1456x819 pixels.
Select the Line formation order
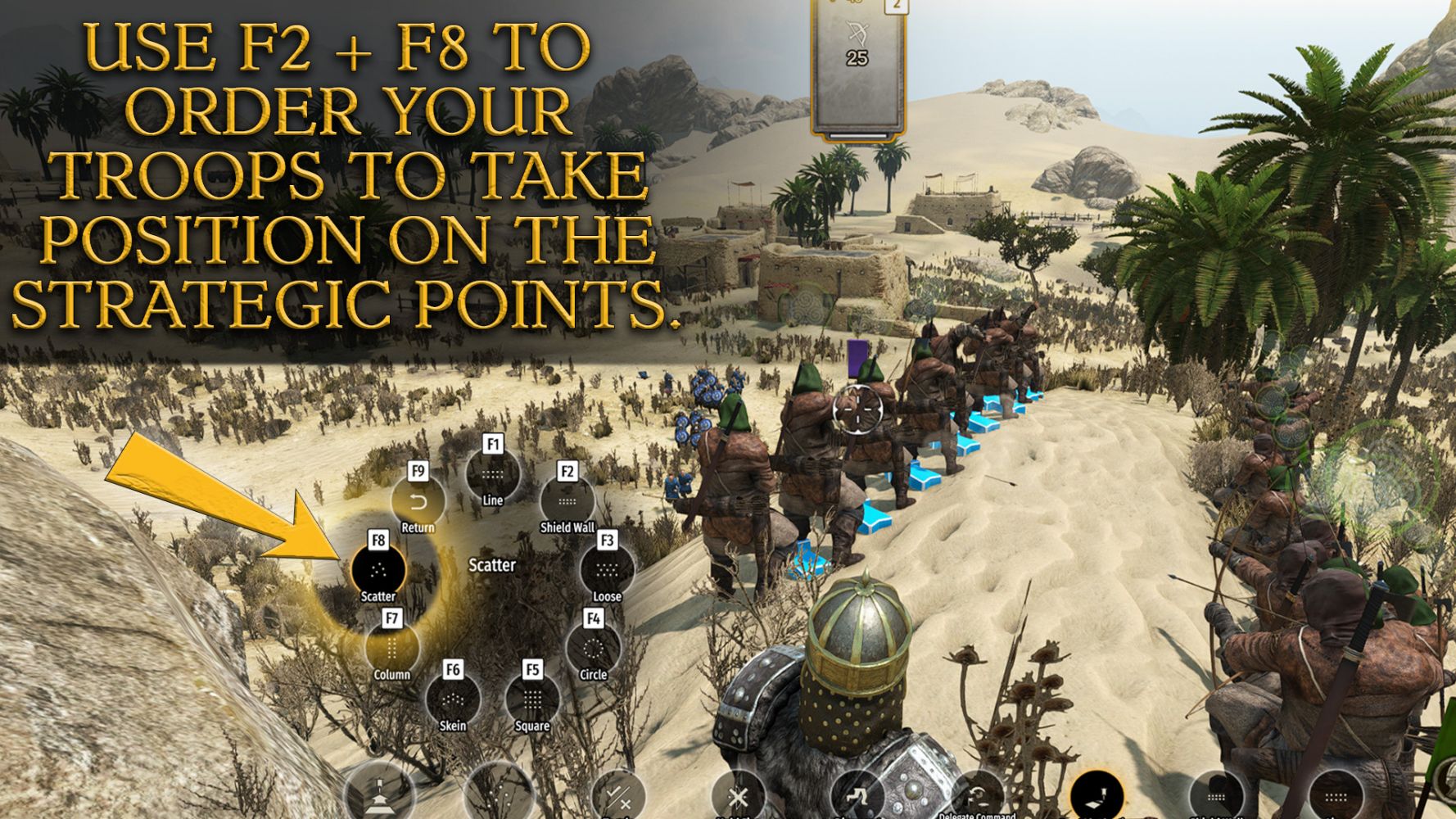pyautogui.click(x=492, y=475)
